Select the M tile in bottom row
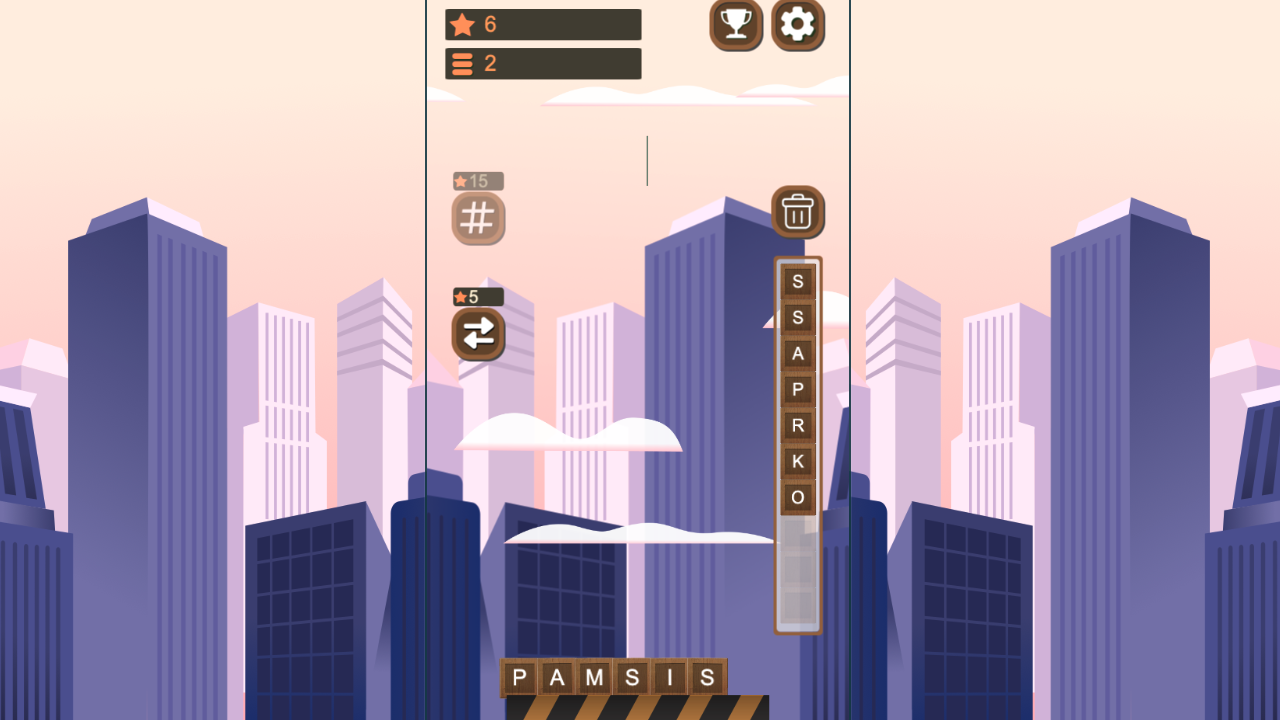This screenshot has width=1280, height=720. [594, 678]
